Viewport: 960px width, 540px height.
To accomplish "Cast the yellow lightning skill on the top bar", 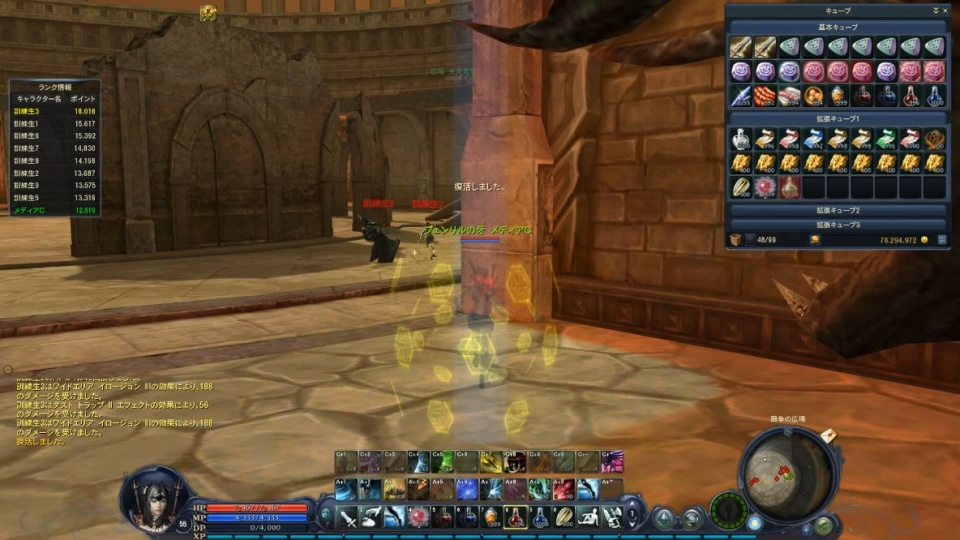I will [x=490, y=462].
